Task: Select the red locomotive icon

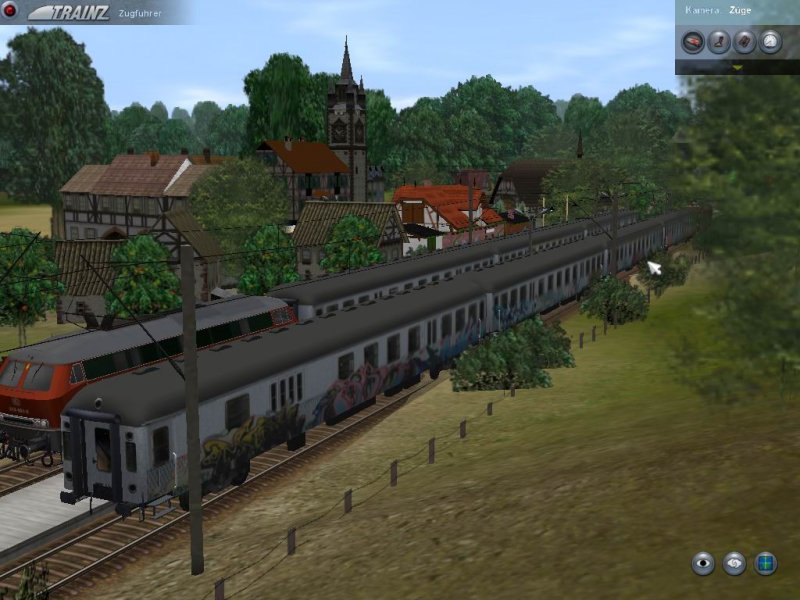Action: [x=692, y=41]
